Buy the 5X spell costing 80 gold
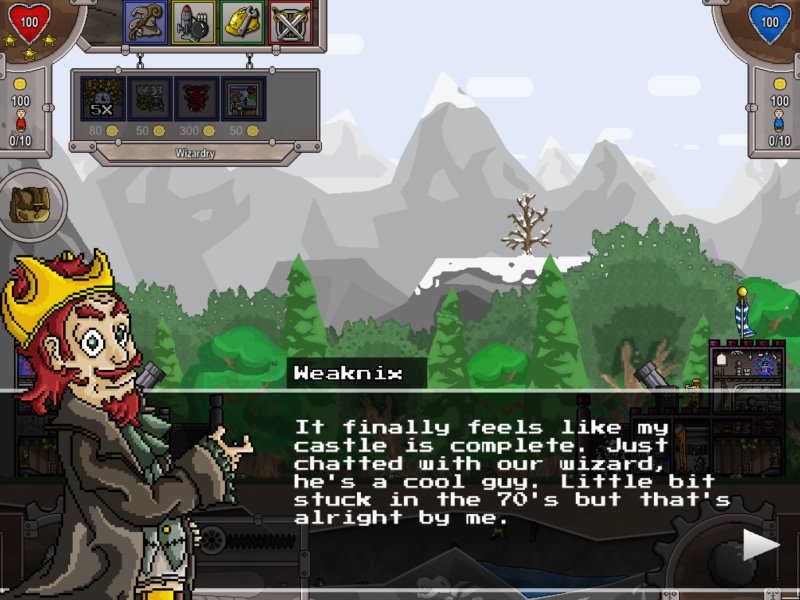This screenshot has height=600, width=800. tap(101, 99)
